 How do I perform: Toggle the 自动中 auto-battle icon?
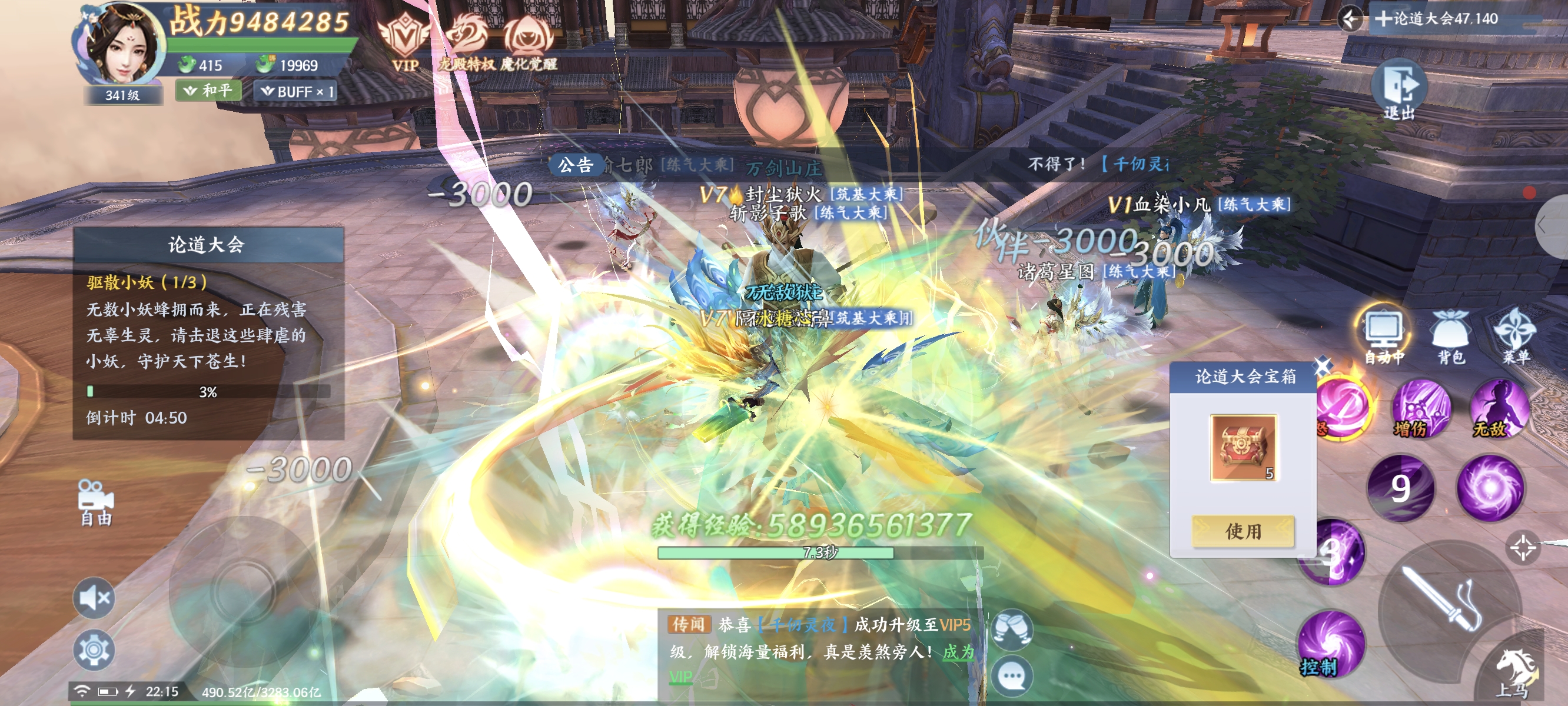point(1384,335)
